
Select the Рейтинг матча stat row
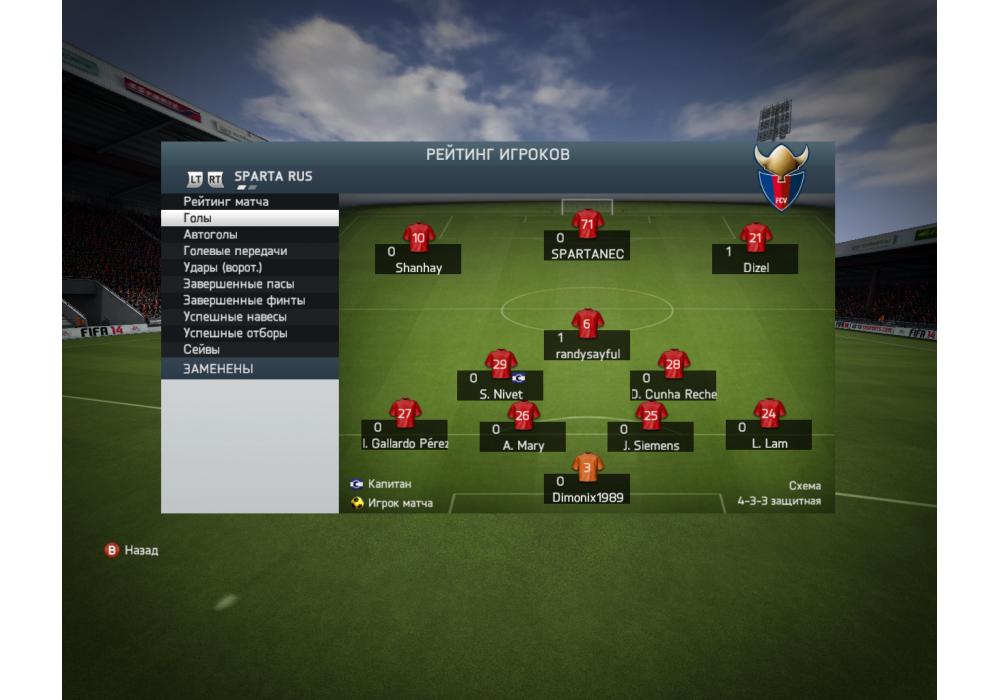pyautogui.click(x=250, y=202)
